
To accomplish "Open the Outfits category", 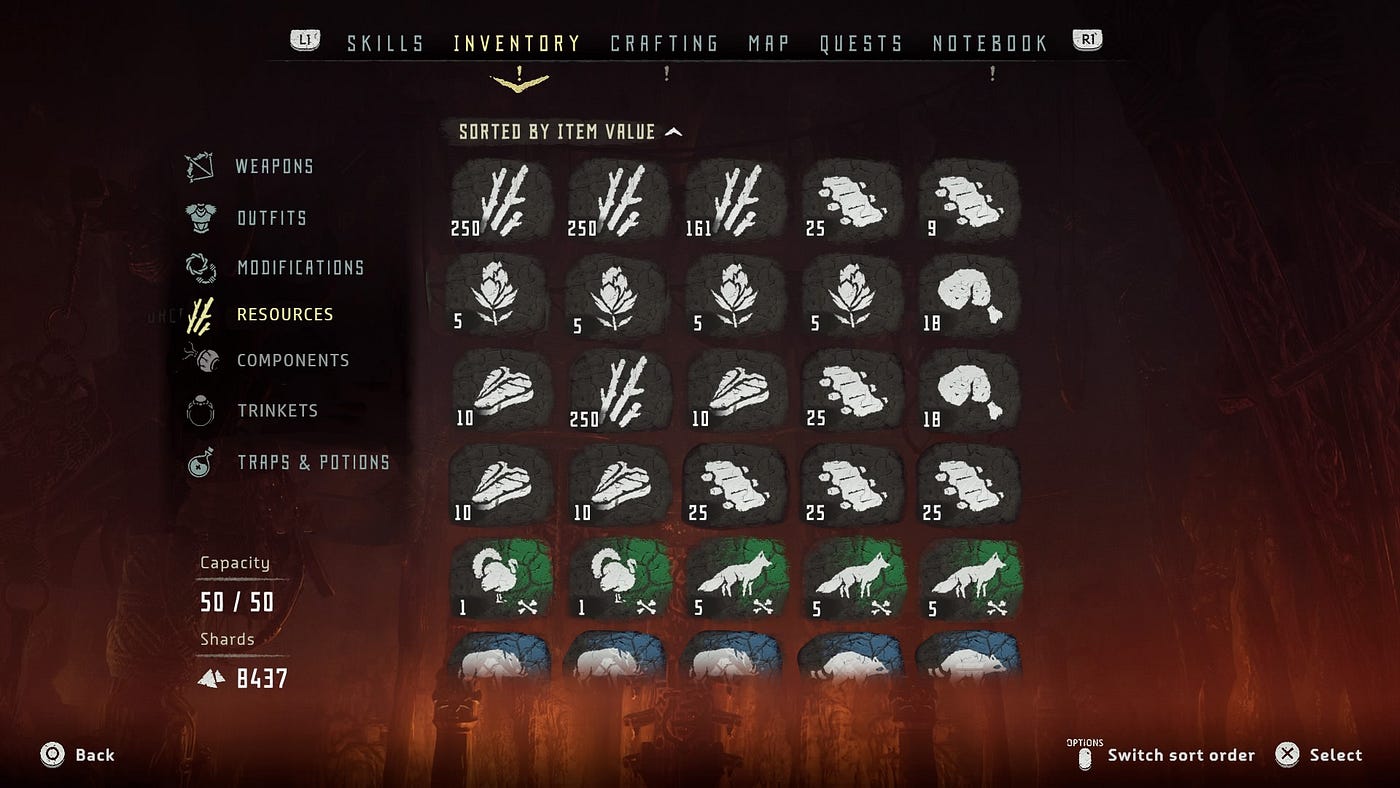I will coord(271,218).
